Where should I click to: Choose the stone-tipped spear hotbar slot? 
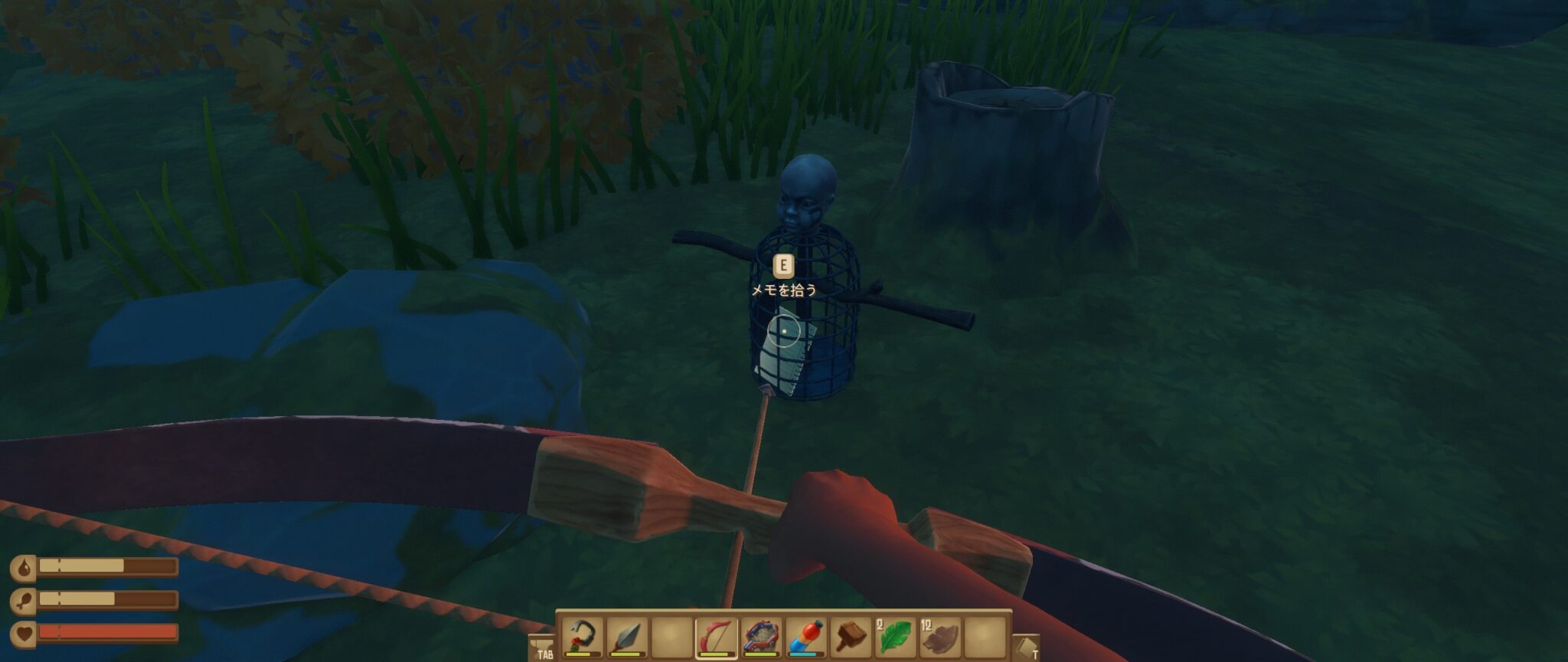point(627,637)
